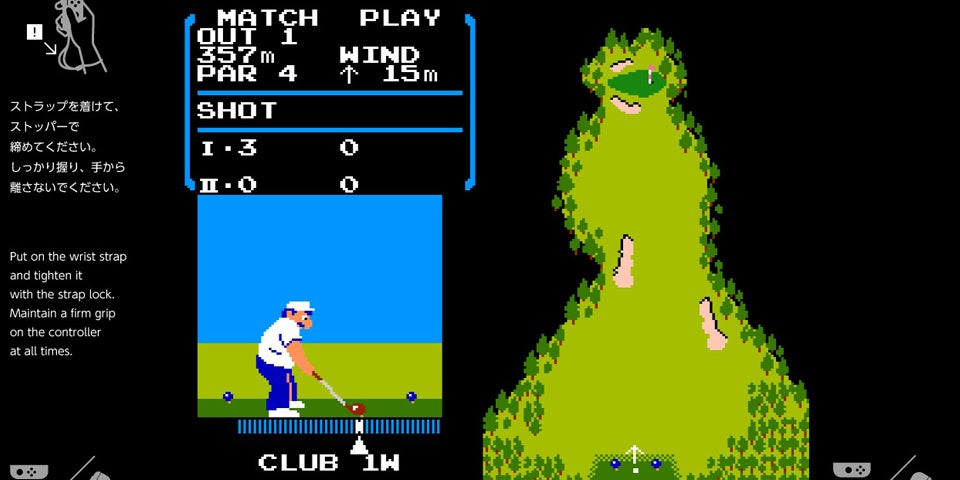Click the Joy-Con icon in the bottom-right corner
The image size is (960, 480).
(x=850, y=470)
